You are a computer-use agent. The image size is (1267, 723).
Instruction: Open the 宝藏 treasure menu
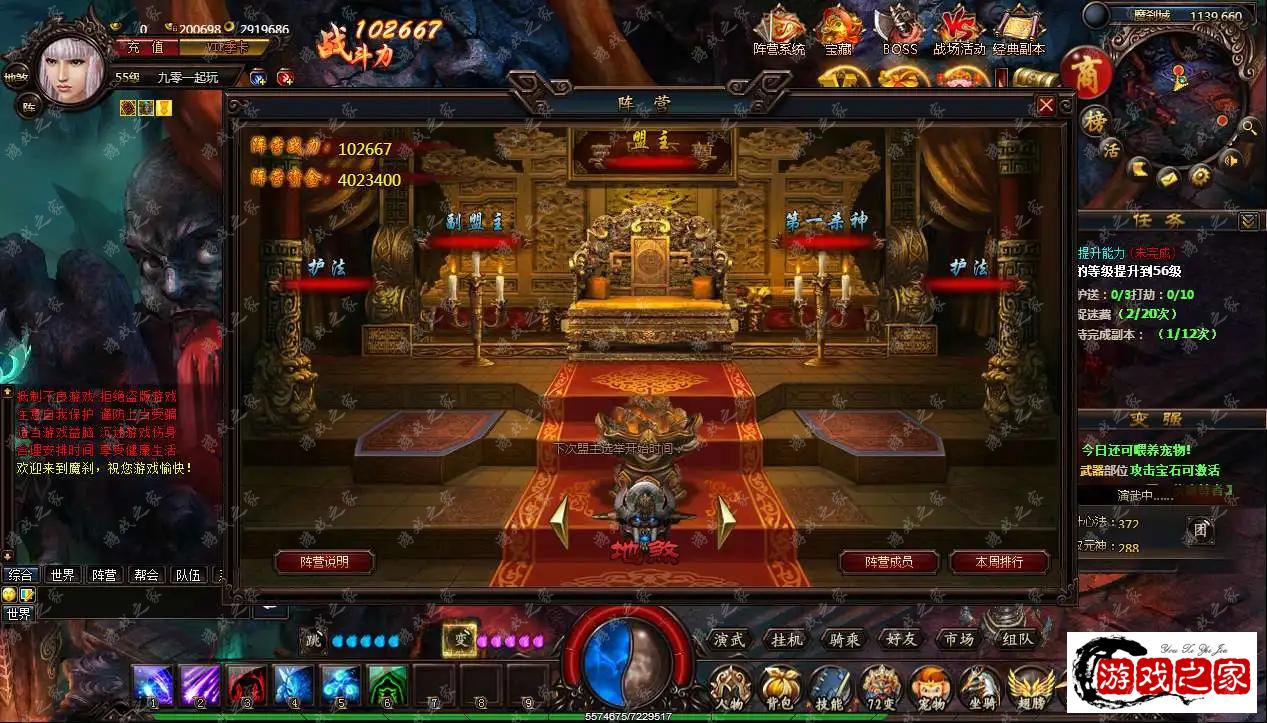(838, 31)
